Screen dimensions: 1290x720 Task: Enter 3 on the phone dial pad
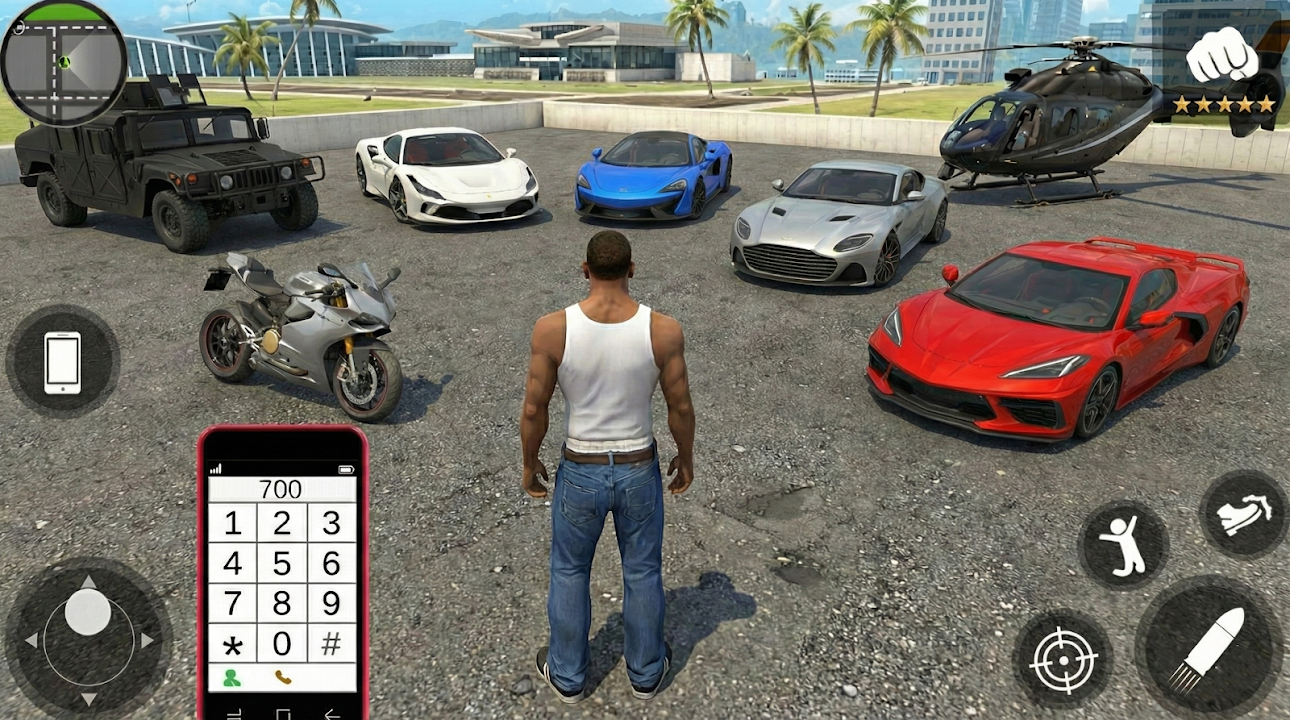click(331, 523)
